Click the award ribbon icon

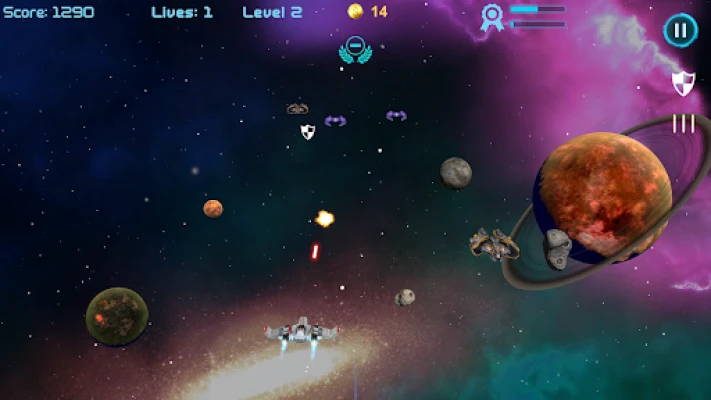click(491, 17)
